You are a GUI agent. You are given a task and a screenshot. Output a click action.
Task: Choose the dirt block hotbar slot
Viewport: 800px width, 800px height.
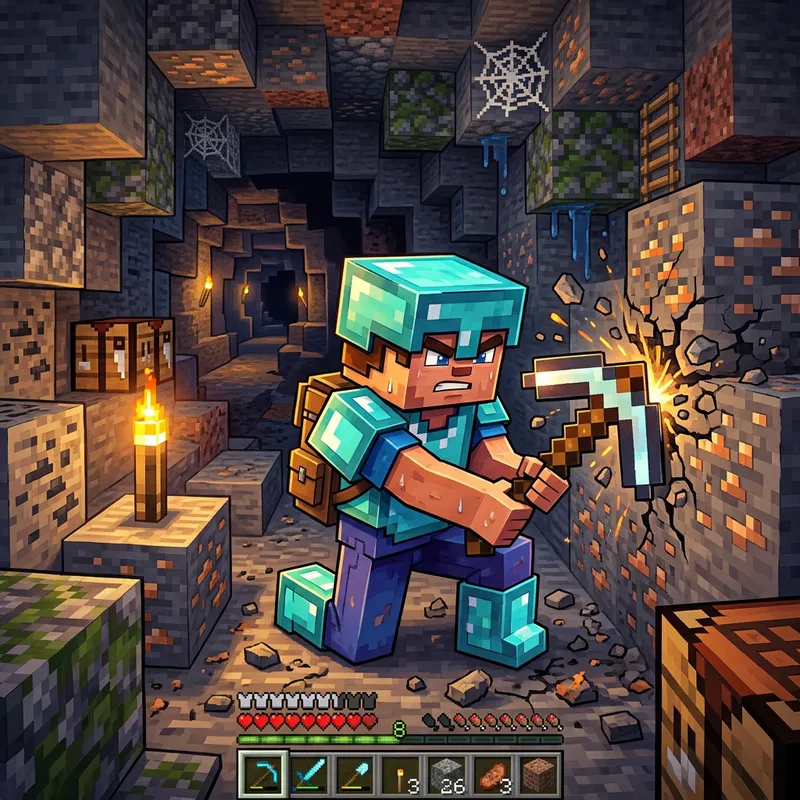pos(540,773)
